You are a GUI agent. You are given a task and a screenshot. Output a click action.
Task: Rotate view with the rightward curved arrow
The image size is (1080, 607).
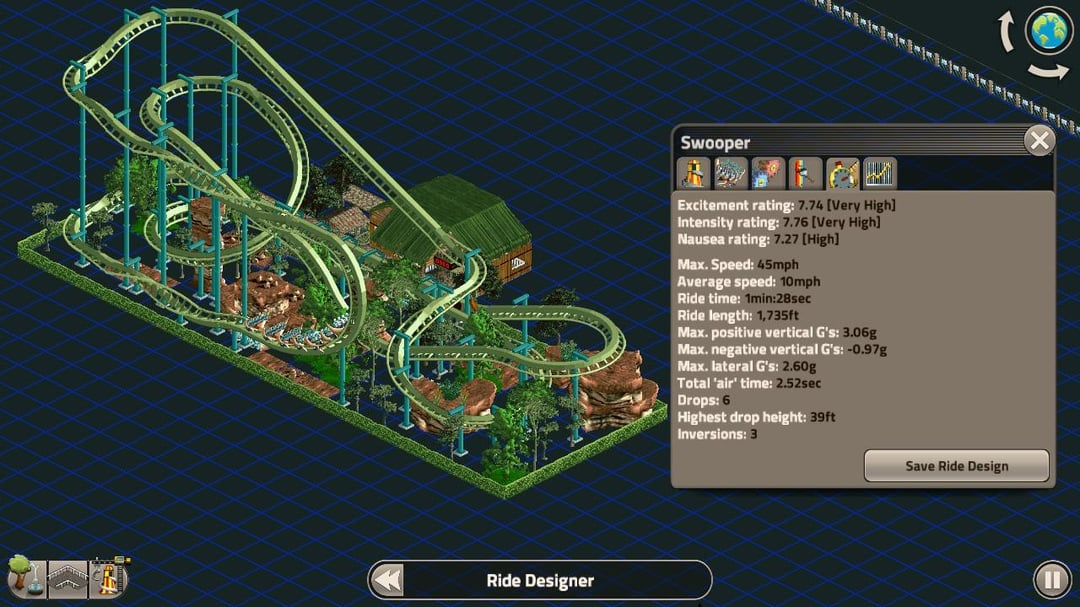click(x=1048, y=71)
